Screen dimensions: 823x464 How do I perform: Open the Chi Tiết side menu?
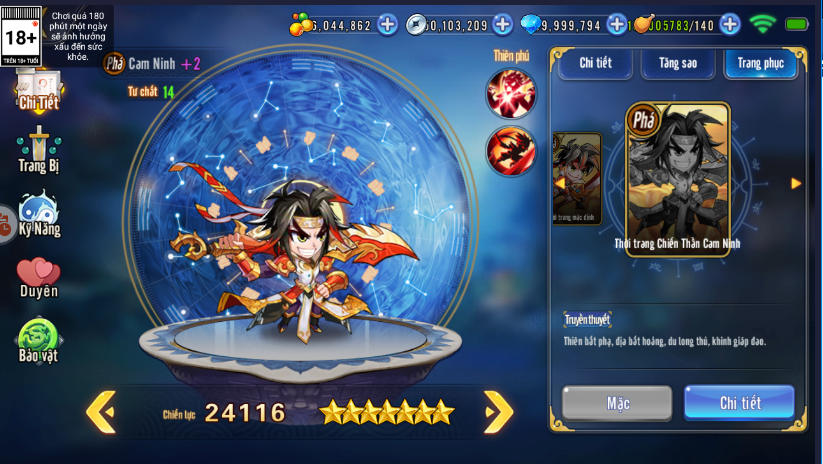click(39, 91)
